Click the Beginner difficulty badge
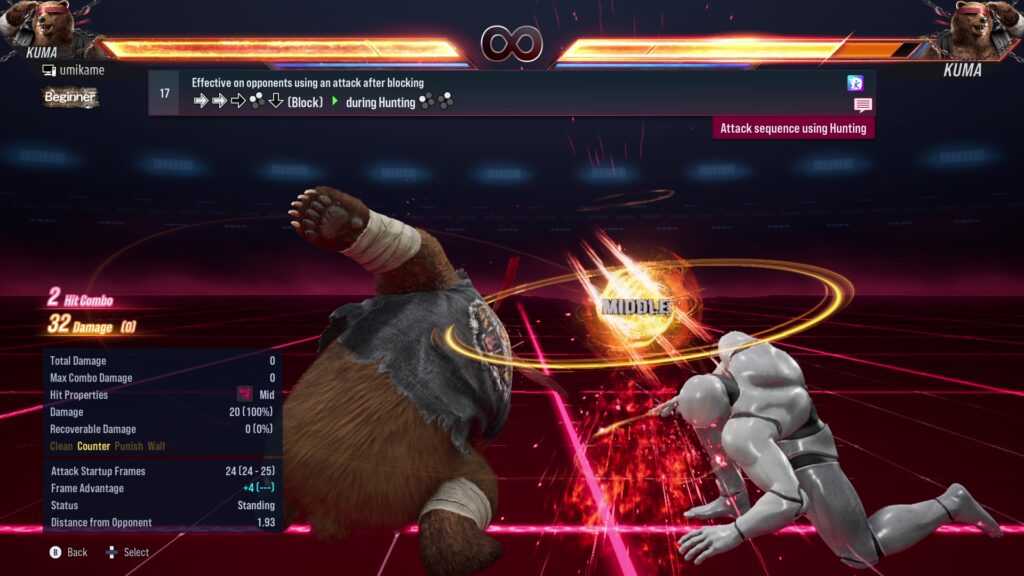This screenshot has height=576, width=1024. [x=70, y=97]
